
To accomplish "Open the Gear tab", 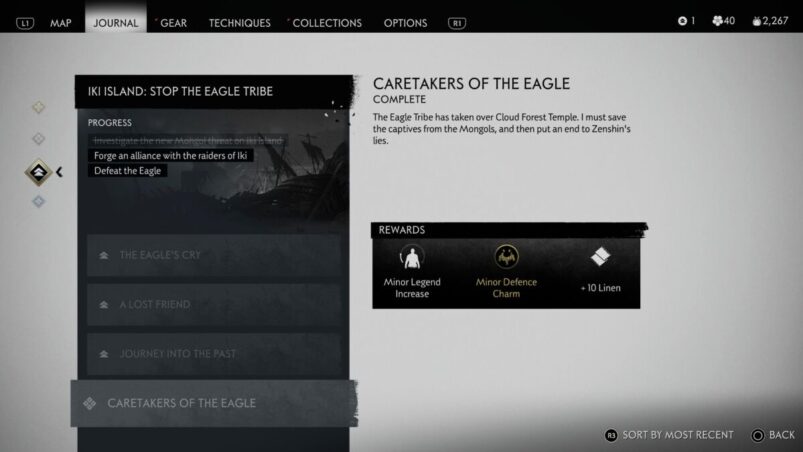I will 173,22.
